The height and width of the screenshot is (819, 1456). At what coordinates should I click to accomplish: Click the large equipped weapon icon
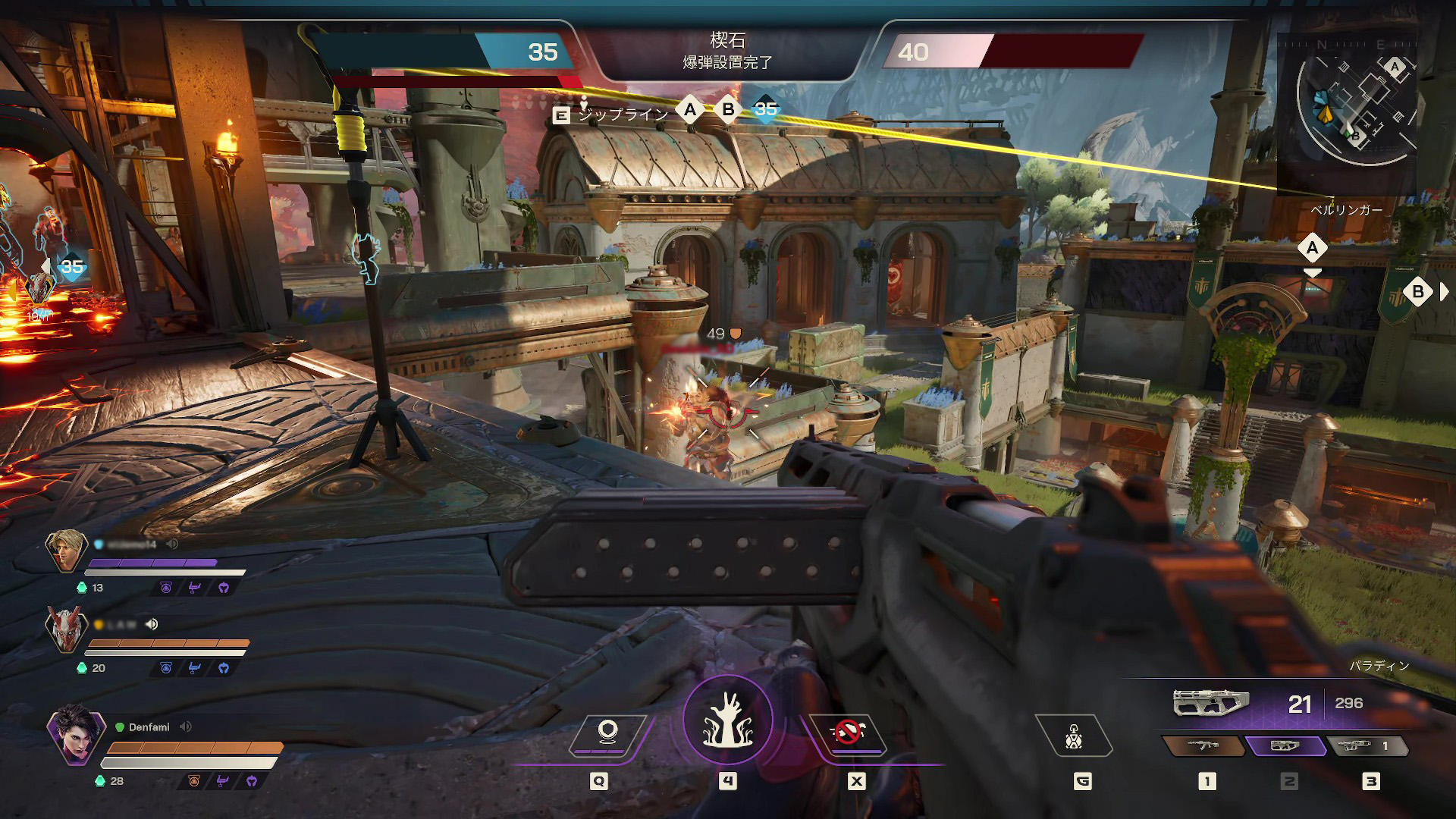[1210, 703]
